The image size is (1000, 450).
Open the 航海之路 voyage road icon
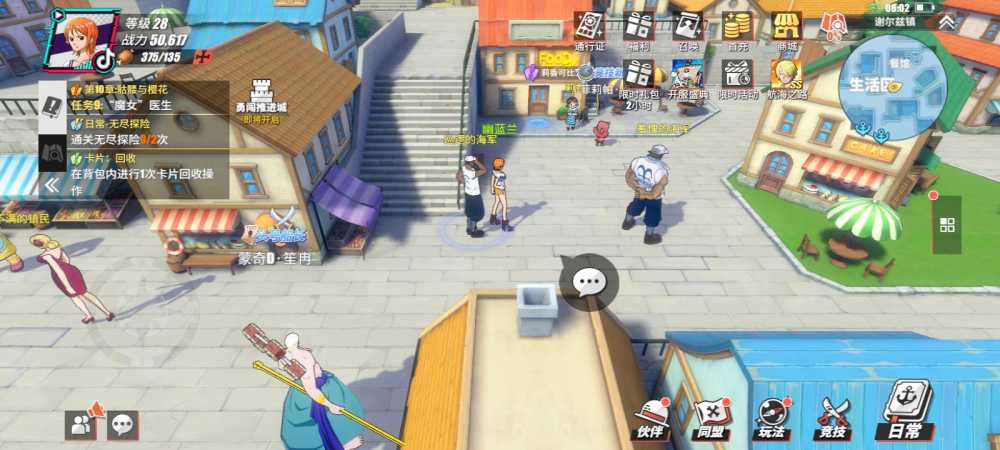click(x=787, y=76)
